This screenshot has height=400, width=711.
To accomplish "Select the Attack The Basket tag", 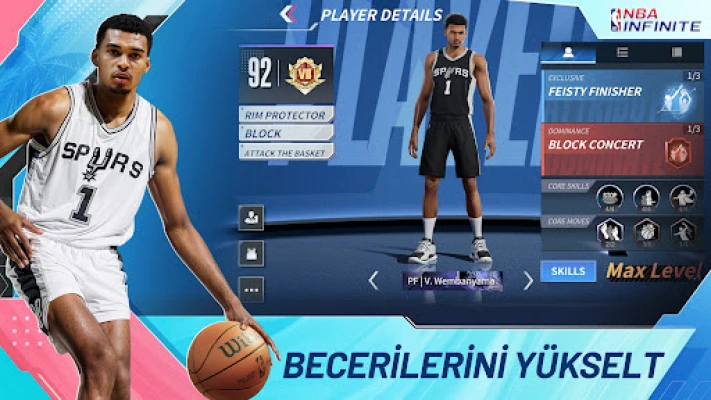I will tap(286, 151).
